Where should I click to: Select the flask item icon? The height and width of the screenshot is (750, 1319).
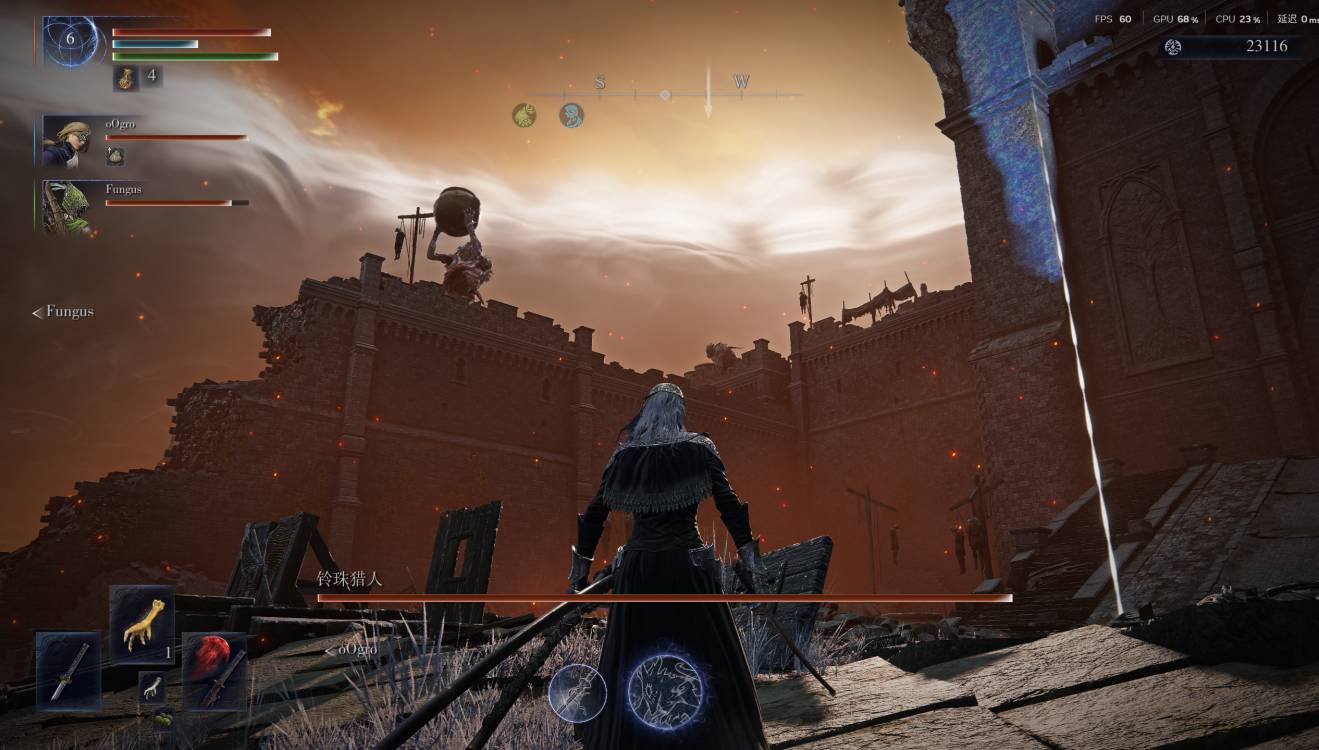pos(127,78)
